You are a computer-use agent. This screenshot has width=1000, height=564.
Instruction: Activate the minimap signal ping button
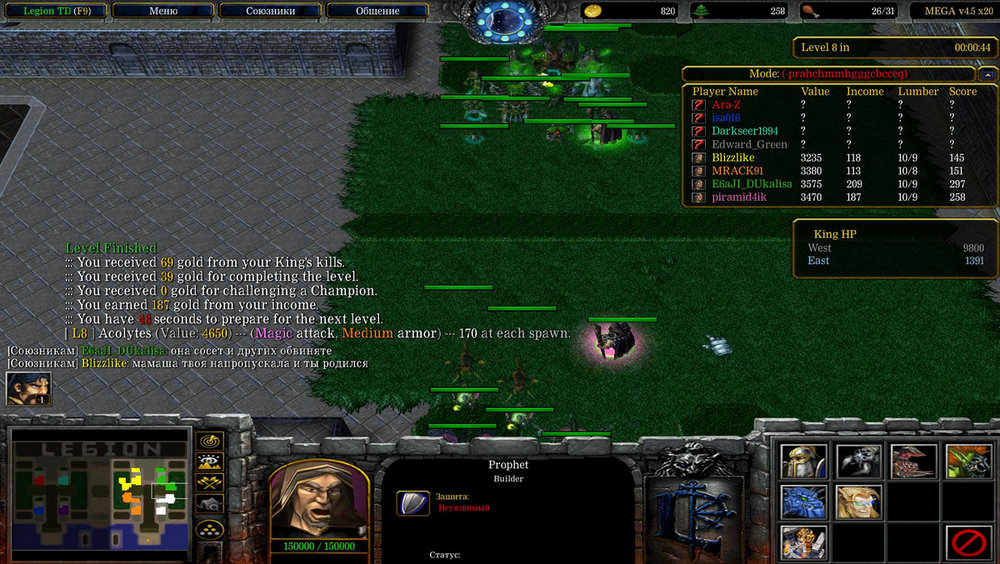click(x=209, y=441)
